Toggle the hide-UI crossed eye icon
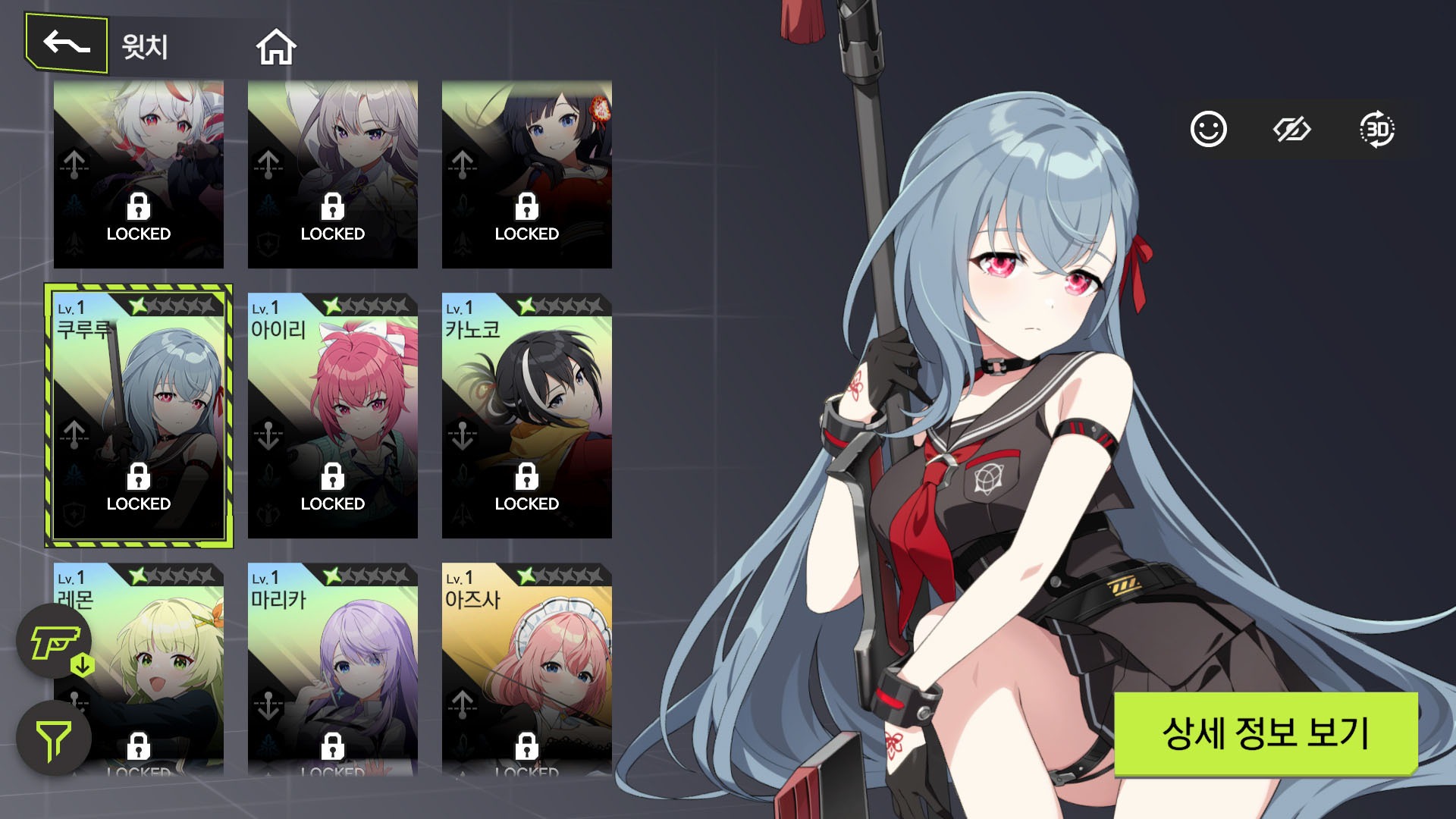 (x=1291, y=130)
